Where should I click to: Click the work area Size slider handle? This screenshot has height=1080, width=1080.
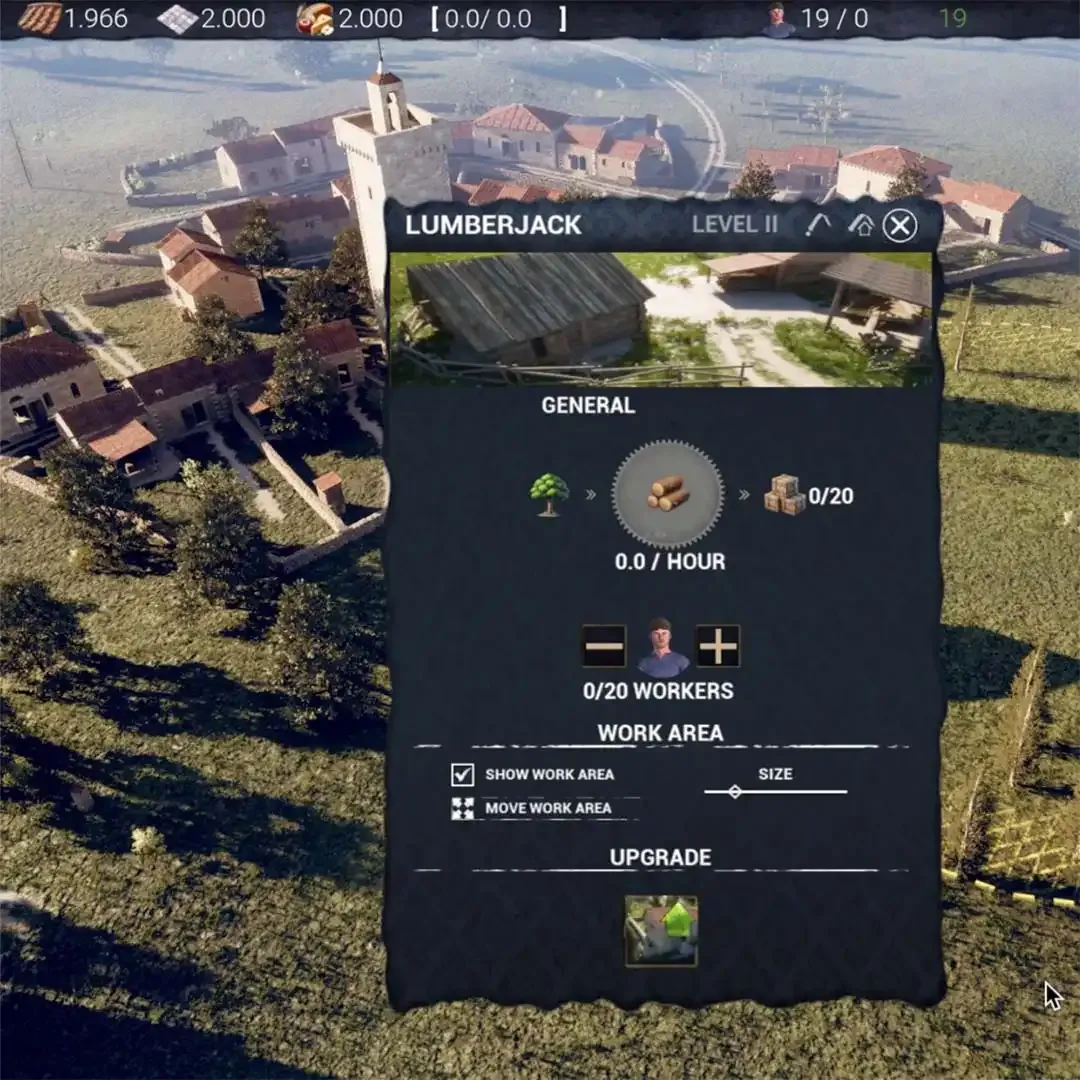(x=735, y=791)
